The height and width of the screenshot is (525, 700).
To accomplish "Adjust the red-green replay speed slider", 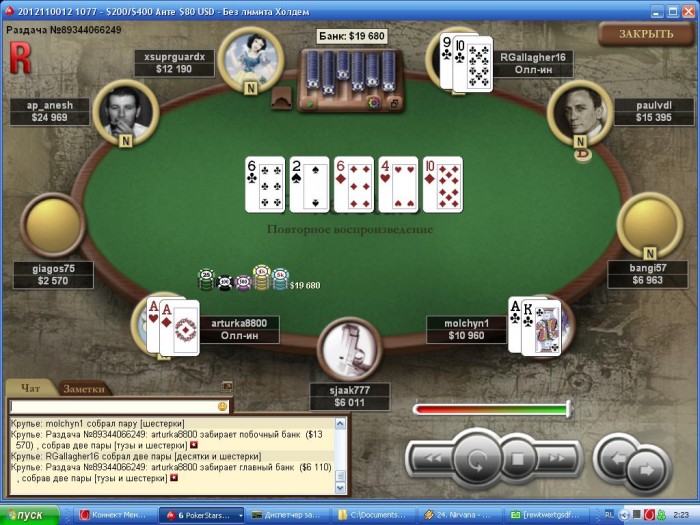I will pos(568,408).
